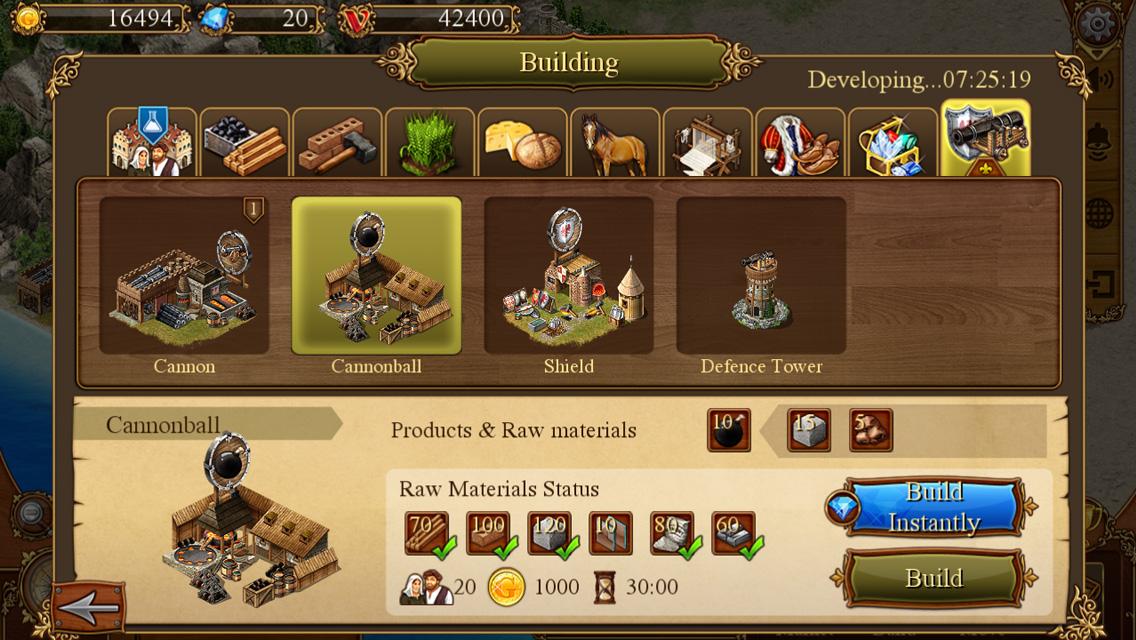1136x640 pixels.
Task: Build the Cannonball factory instantly with gems
Action: (x=934, y=507)
